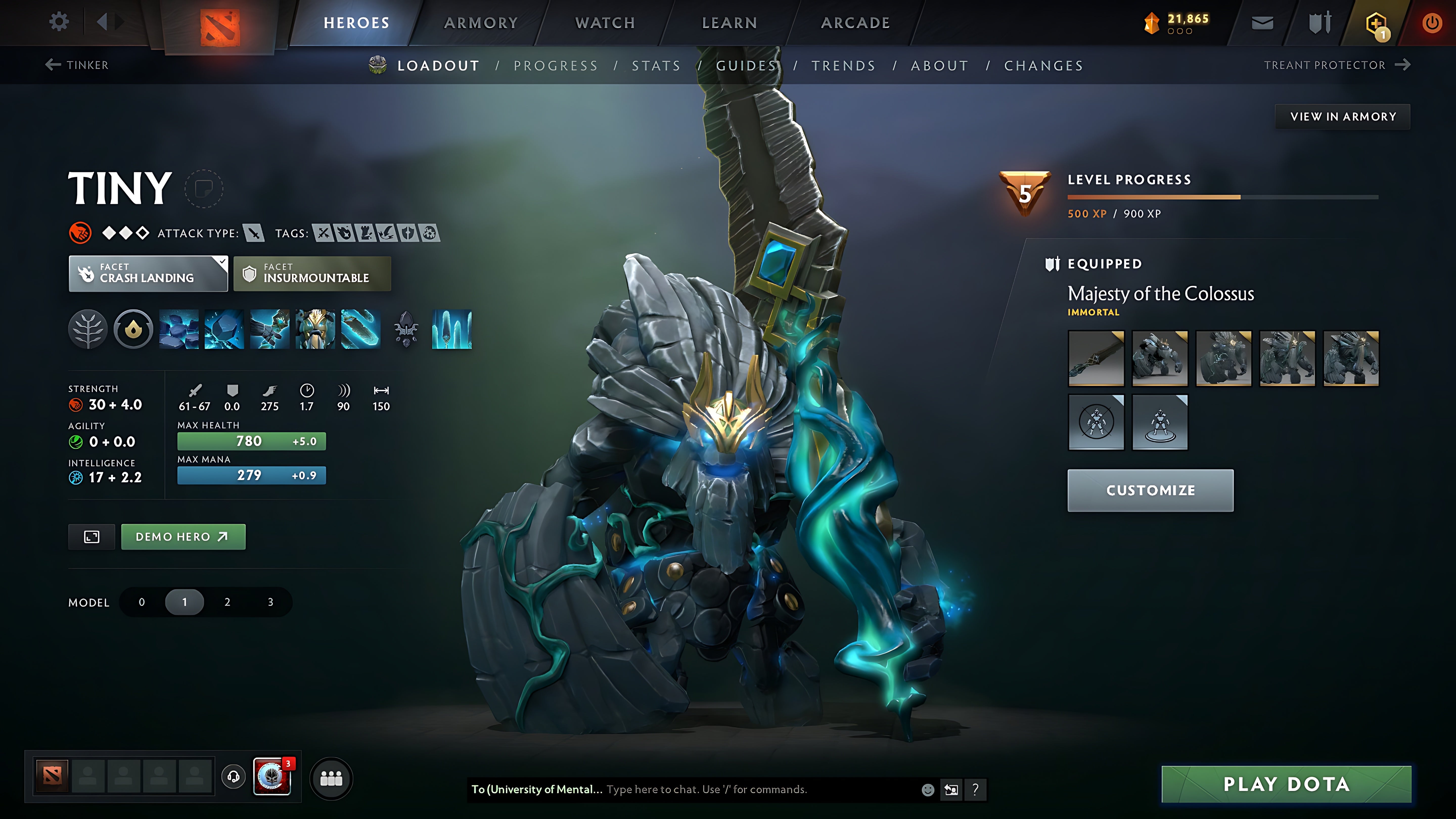Open the emoticon picker beside chat
The height and width of the screenshot is (819, 1456).
929,790
